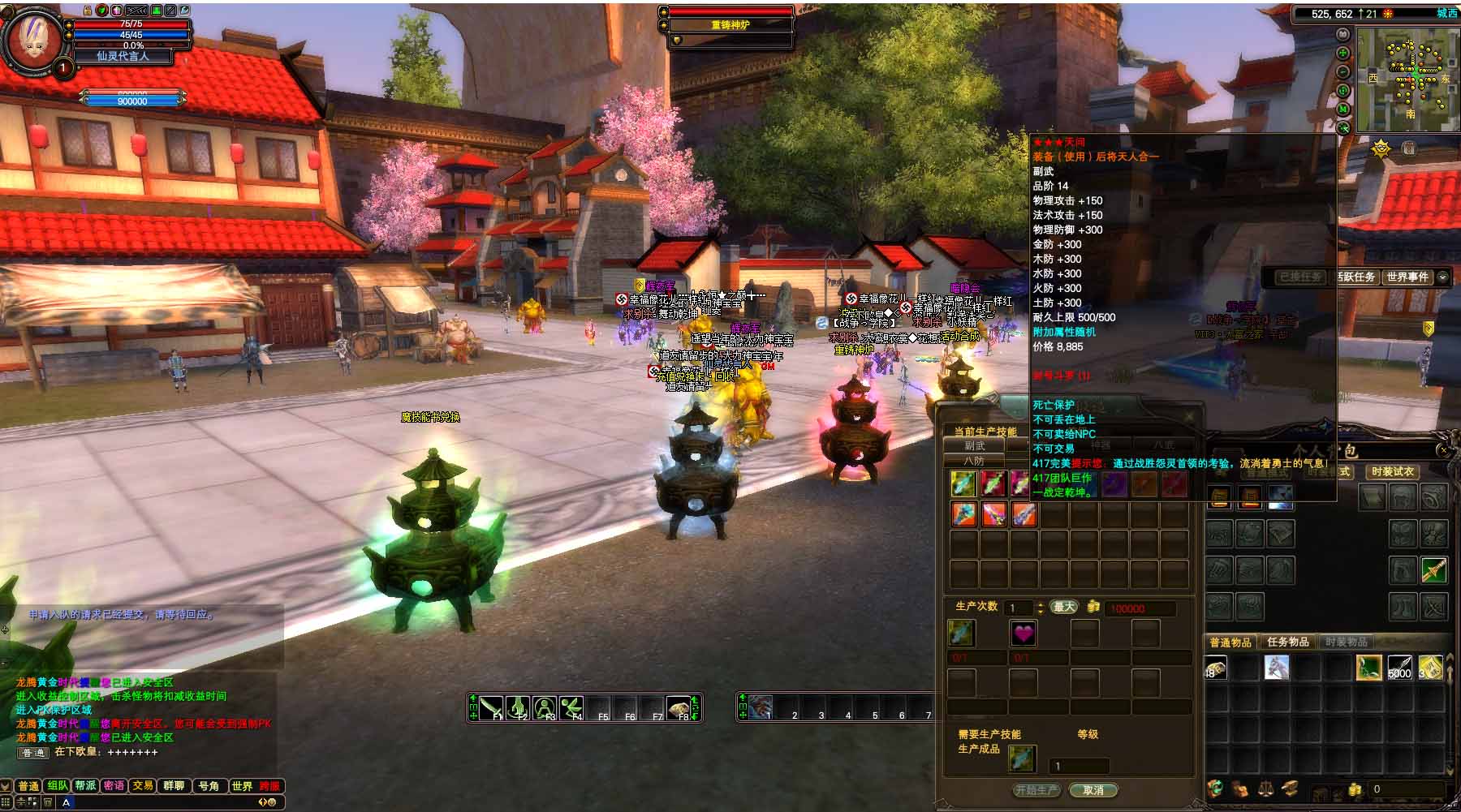Switch chat channel to 帮派 guild
This screenshot has width=1461, height=812.
pyautogui.click(x=85, y=785)
